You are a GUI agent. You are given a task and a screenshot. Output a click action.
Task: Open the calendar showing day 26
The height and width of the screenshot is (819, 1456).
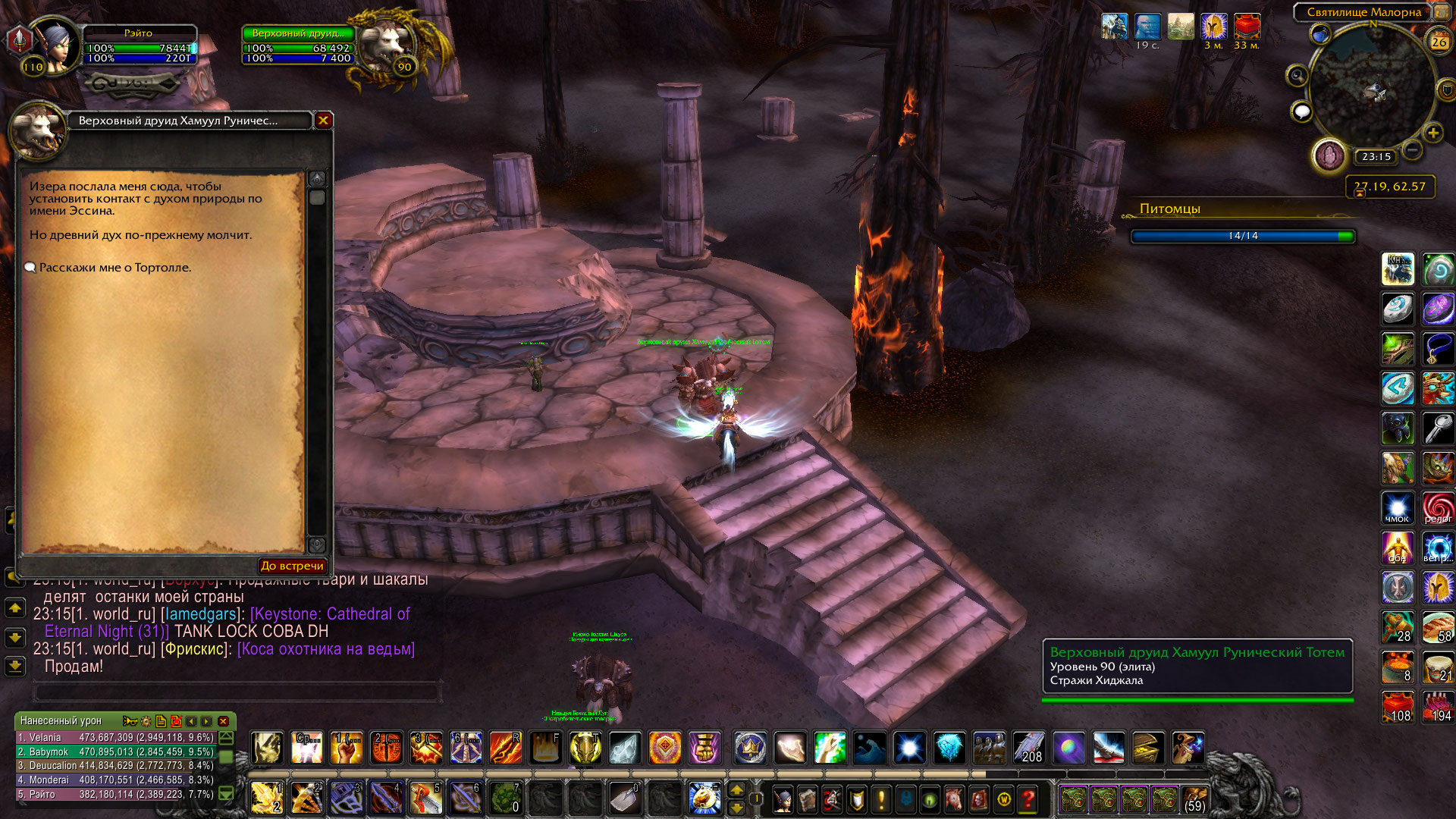pyautogui.click(x=1439, y=42)
